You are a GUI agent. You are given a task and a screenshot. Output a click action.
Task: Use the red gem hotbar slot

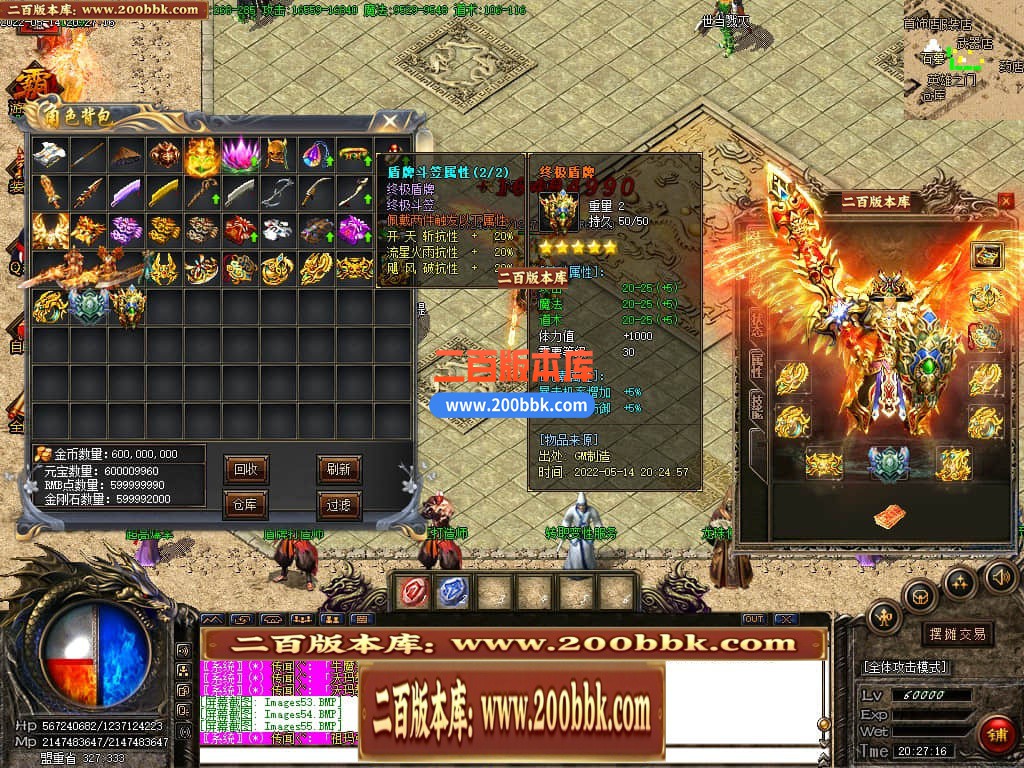click(412, 592)
